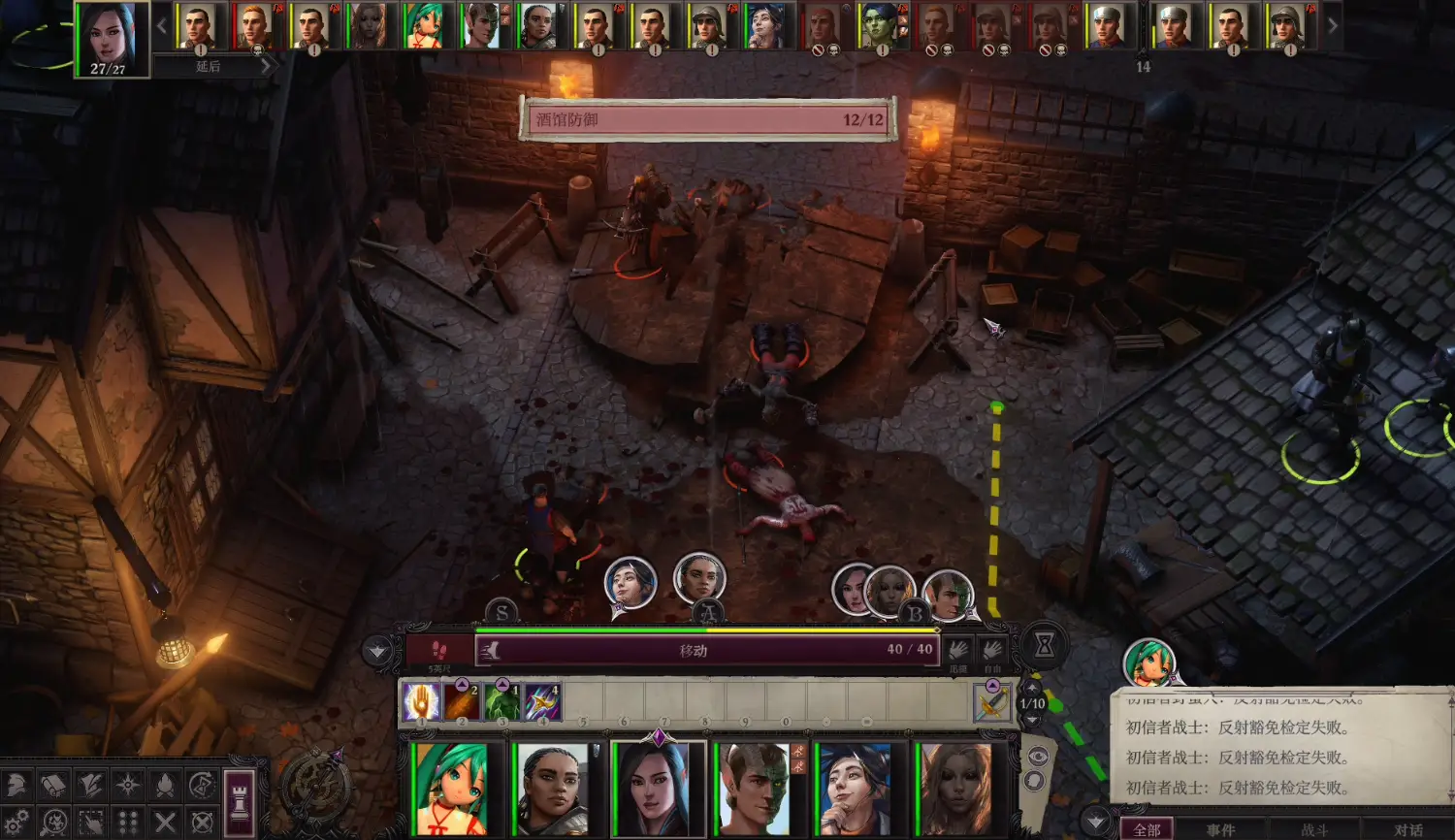This screenshot has width=1455, height=840.
Task: Open the character helmet menu icon
Action: coord(17,785)
